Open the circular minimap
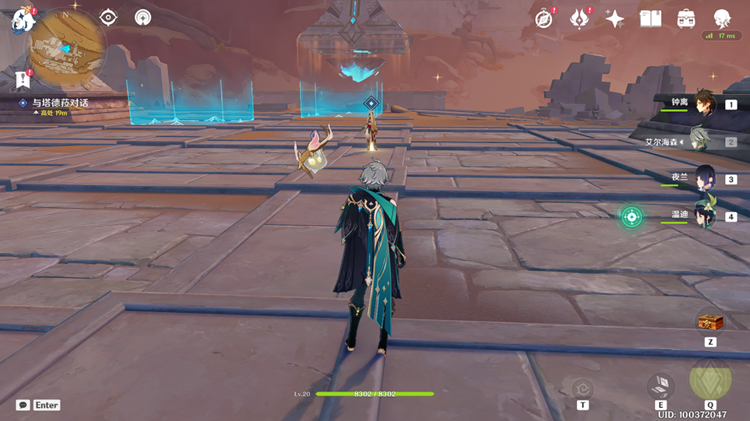The image size is (750, 421). 67,47
